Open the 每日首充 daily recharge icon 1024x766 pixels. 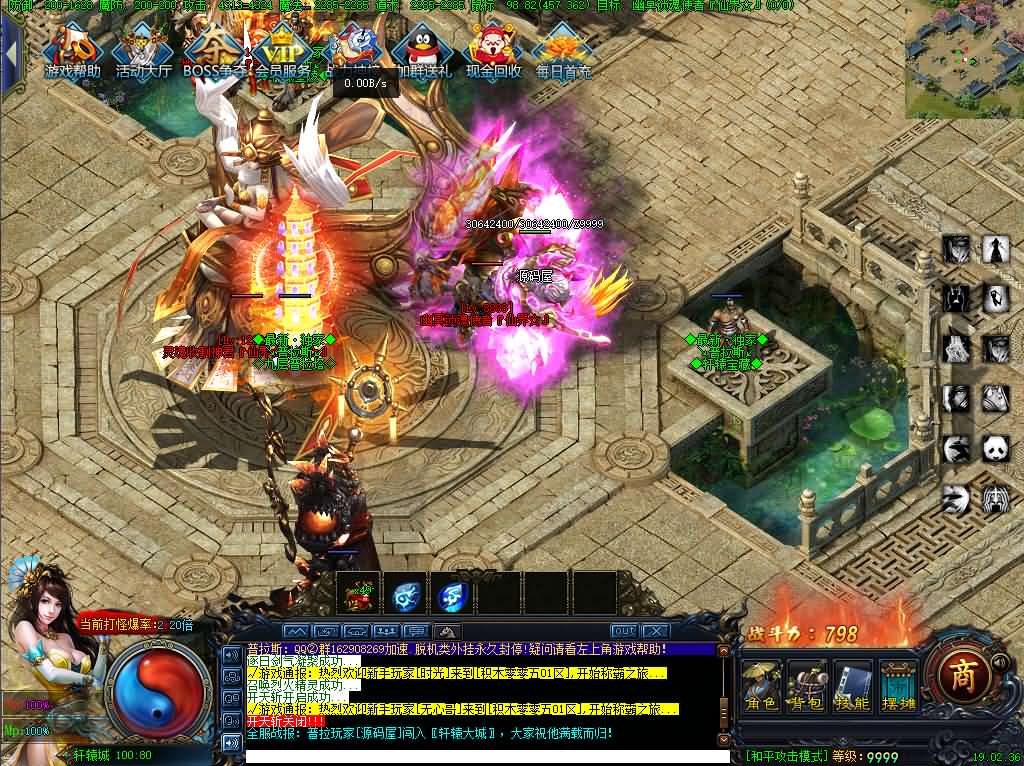[563, 52]
